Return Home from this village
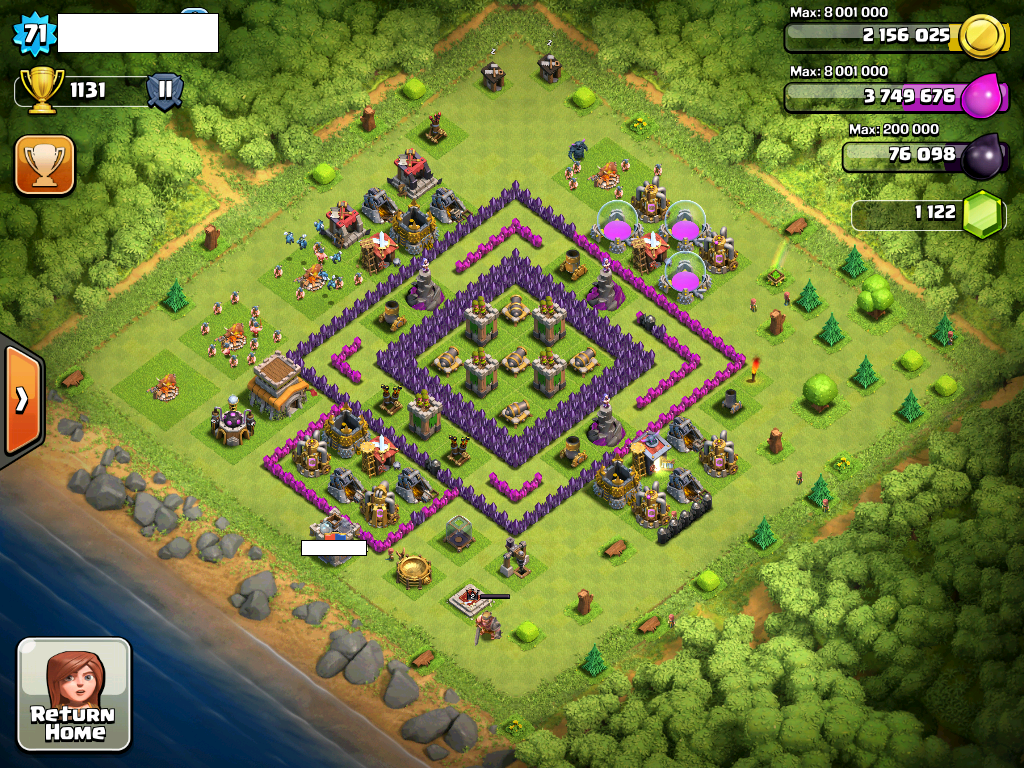Image resolution: width=1024 pixels, height=768 pixels. (74, 694)
